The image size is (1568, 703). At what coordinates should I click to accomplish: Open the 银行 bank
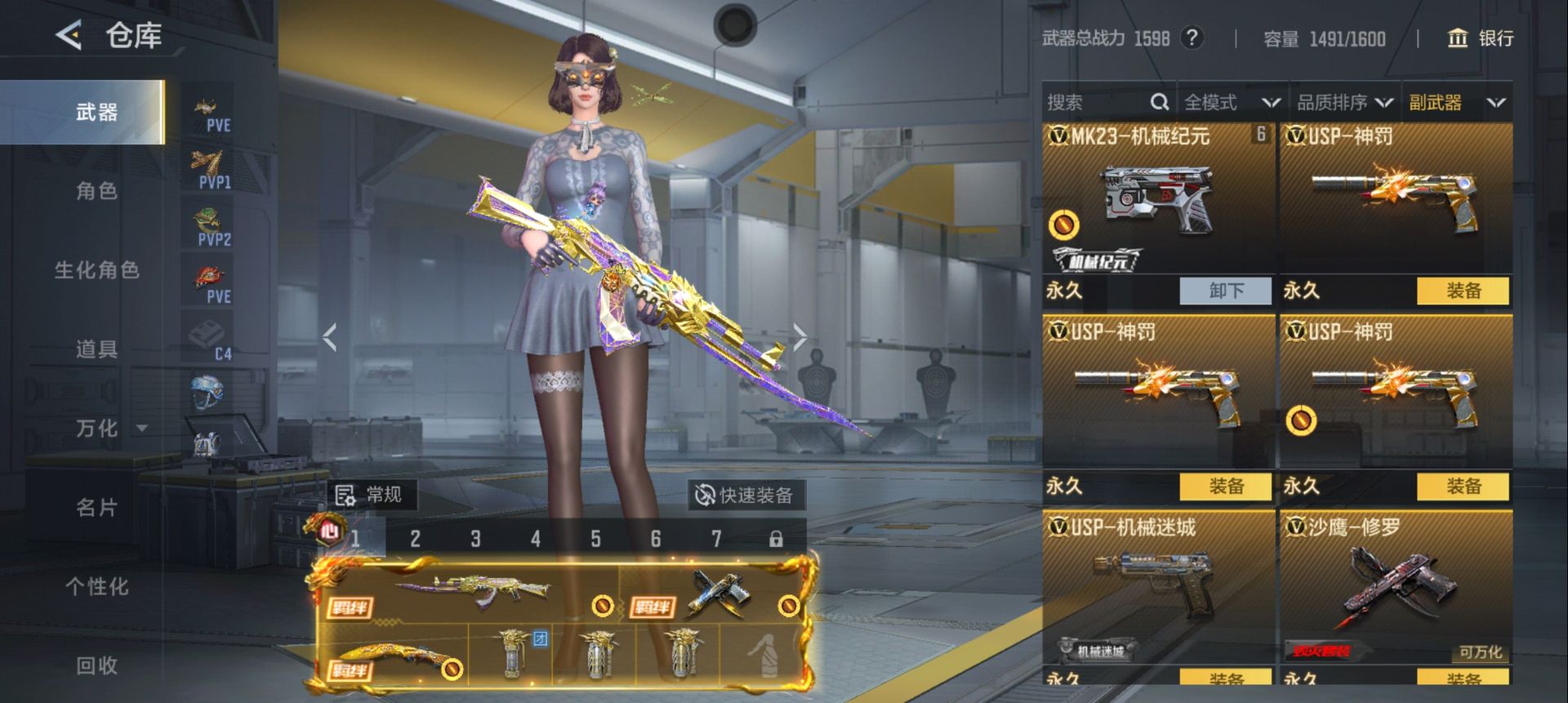tap(1480, 38)
